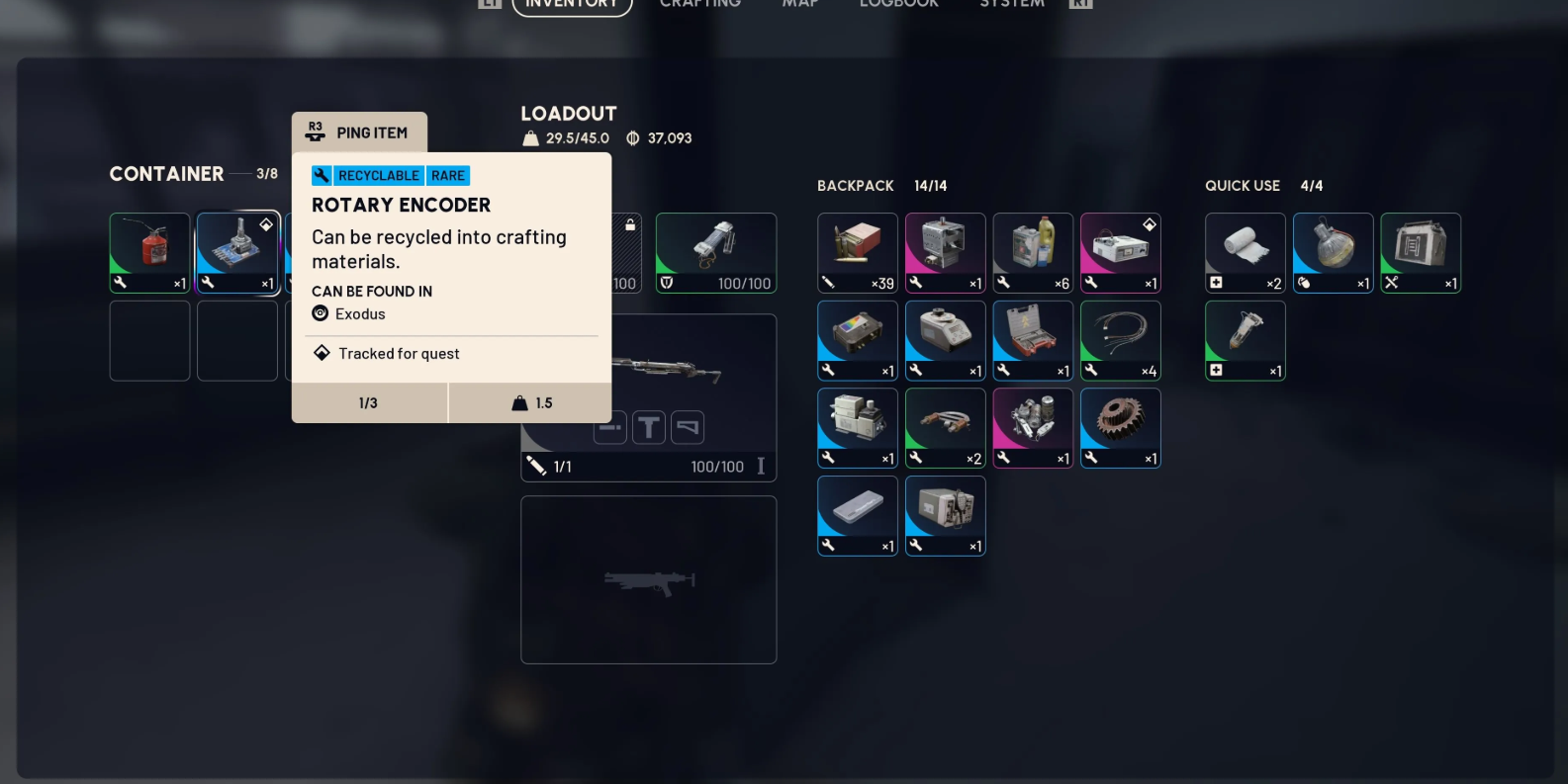The image size is (1568, 784).
Task: Select the flat grey battery pack in backpack
Action: point(858,515)
